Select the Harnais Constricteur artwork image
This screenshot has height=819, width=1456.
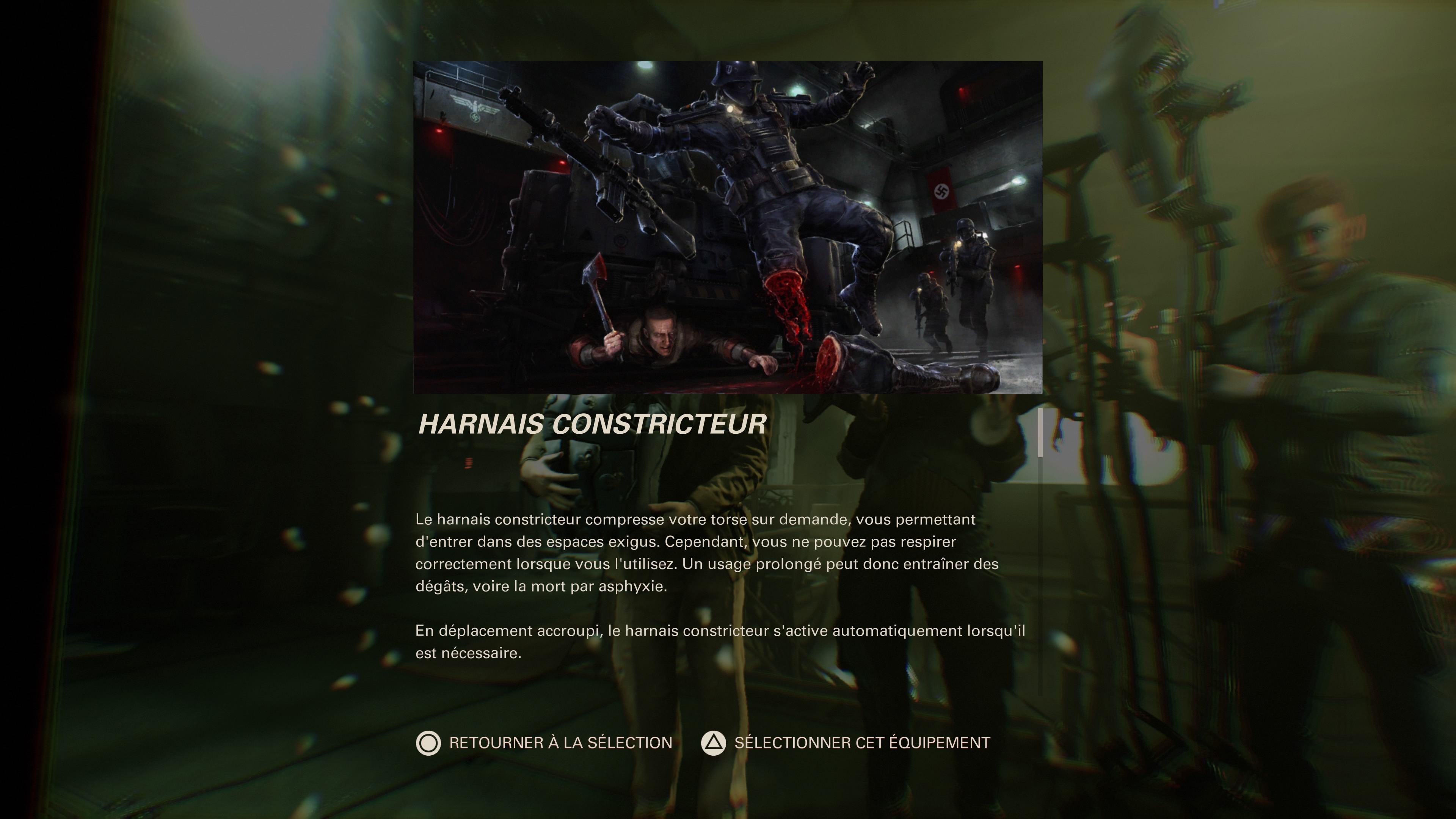tap(728, 226)
